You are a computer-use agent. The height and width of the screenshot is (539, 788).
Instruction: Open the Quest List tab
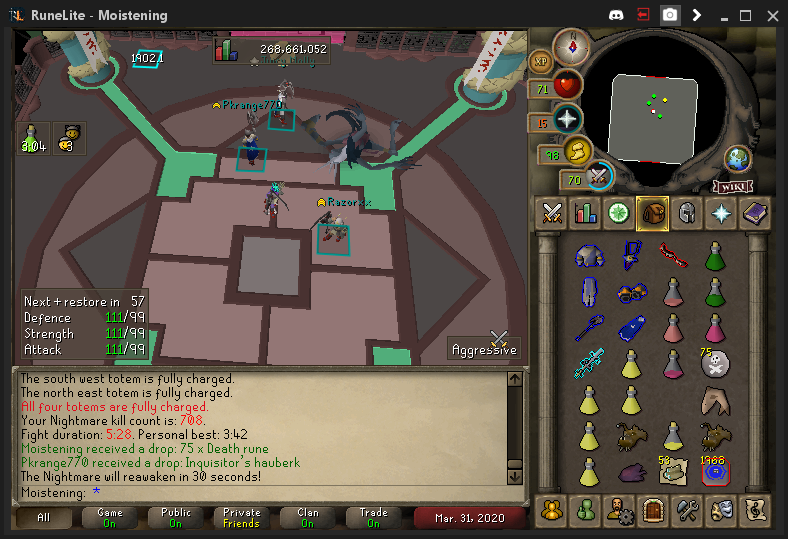pyautogui.click(x=619, y=213)
